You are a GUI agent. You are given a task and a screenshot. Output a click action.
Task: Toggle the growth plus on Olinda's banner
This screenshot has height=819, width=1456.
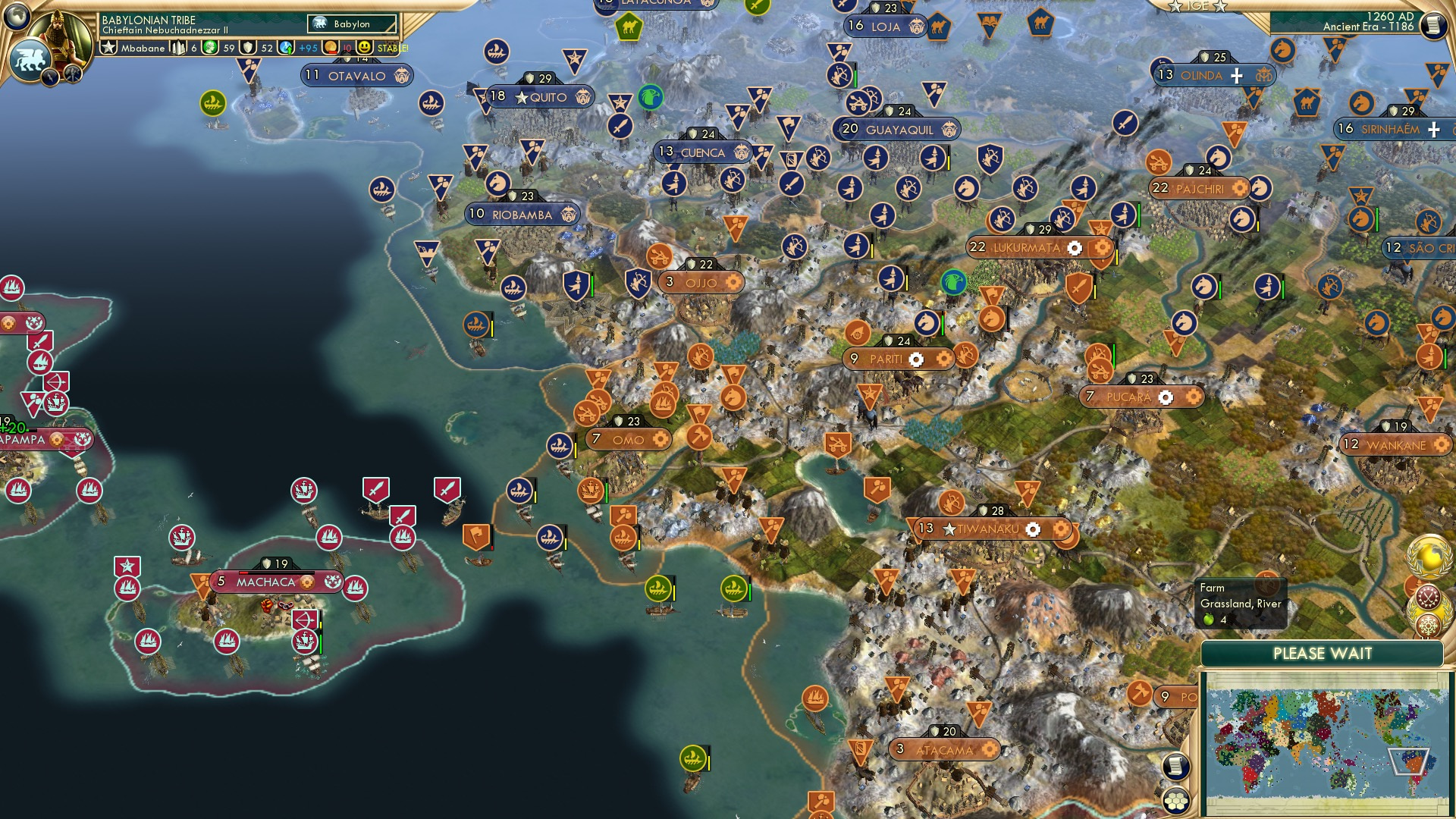click(x=1236, y=76)
